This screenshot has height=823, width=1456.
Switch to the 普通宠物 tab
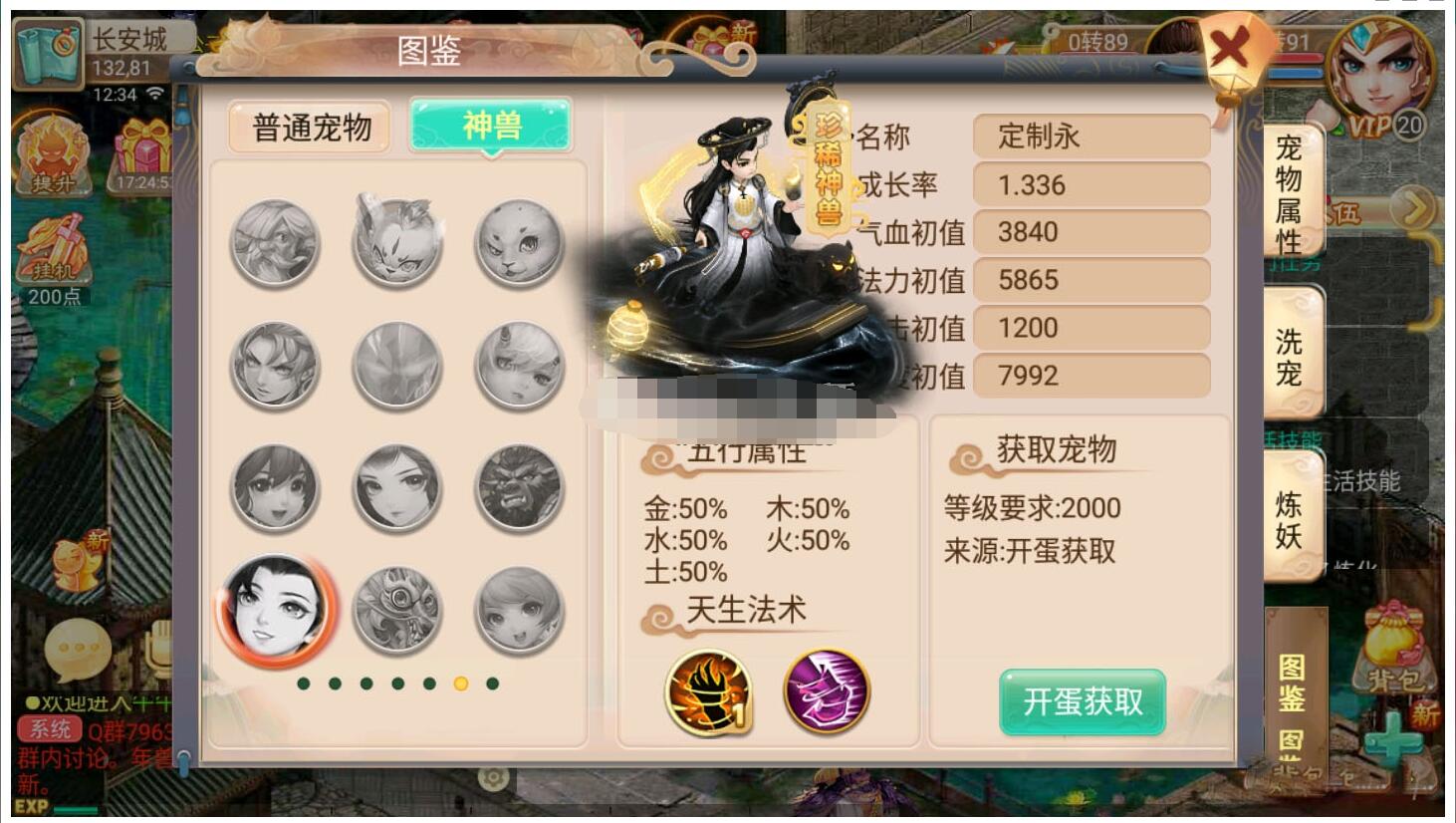(x=309, y=128)
